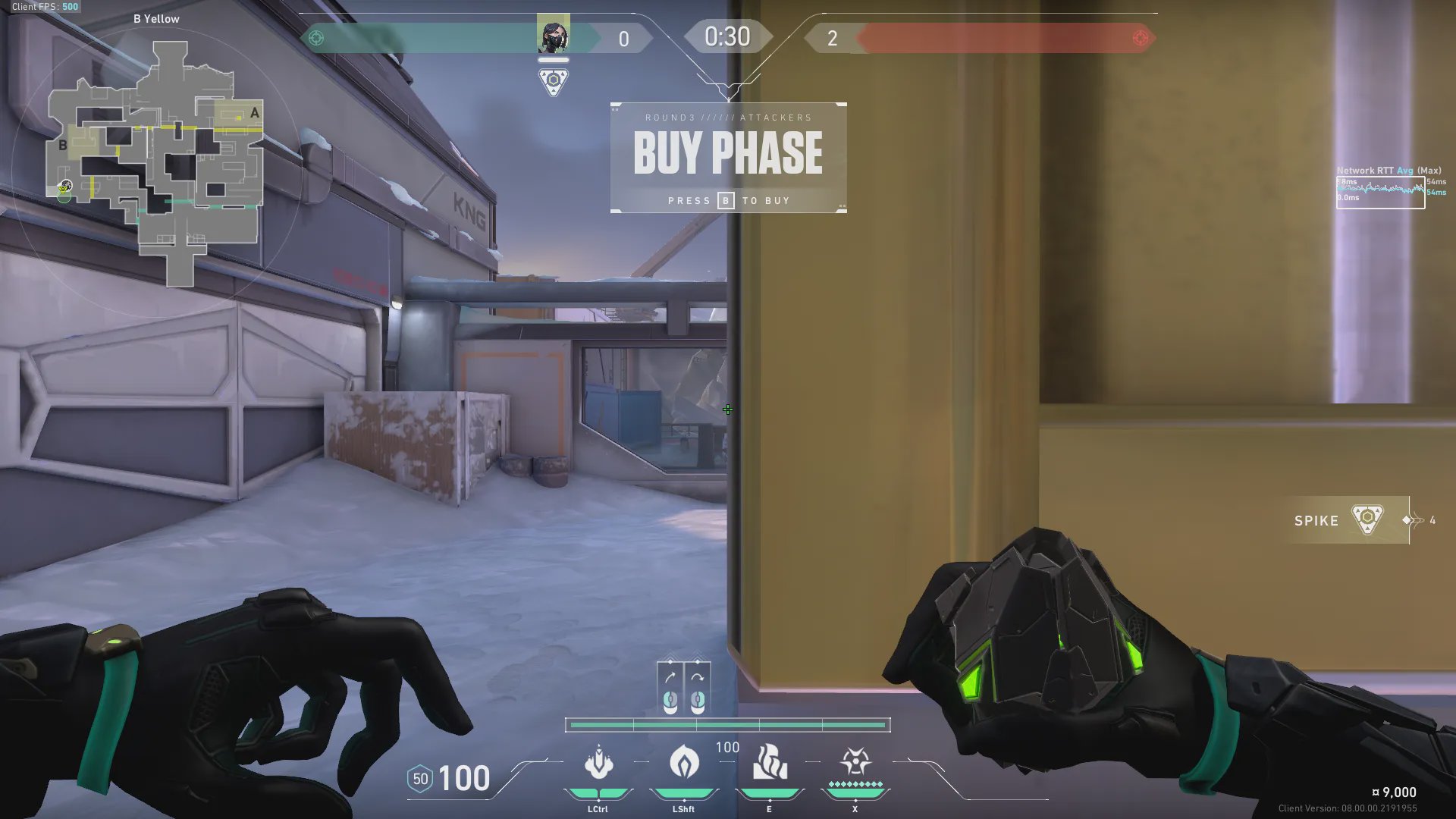Click the spike carrier icon below the portrait
Viewport: 1456px width, 819px height.
[x=554, y=81]
